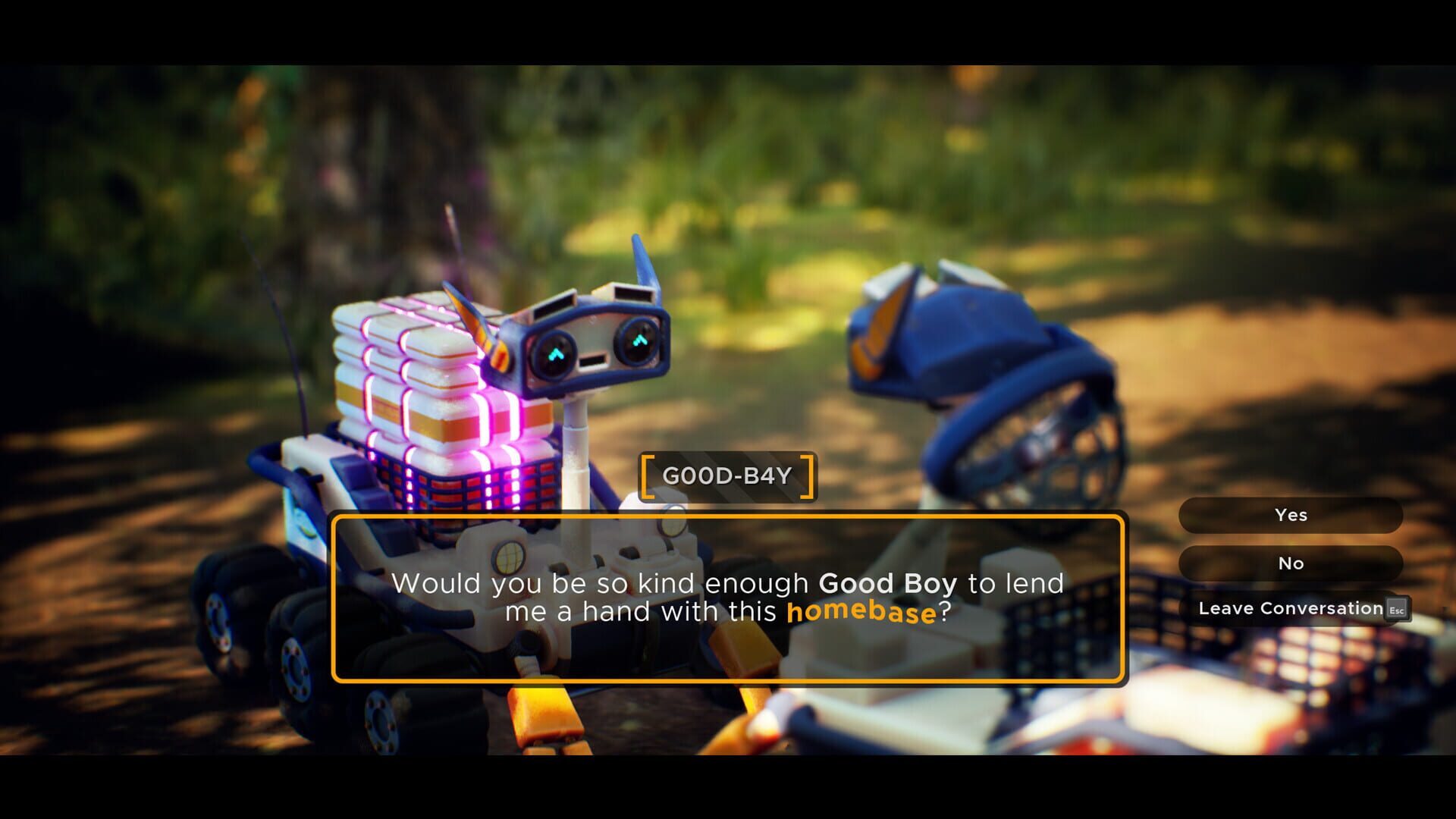Click the Yes dialogue option

[x=1289, y=515]
